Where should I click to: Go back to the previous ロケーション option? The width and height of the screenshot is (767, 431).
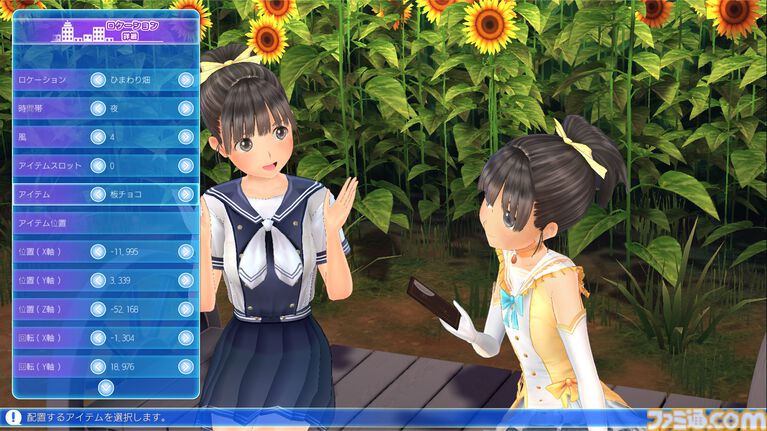98,79
